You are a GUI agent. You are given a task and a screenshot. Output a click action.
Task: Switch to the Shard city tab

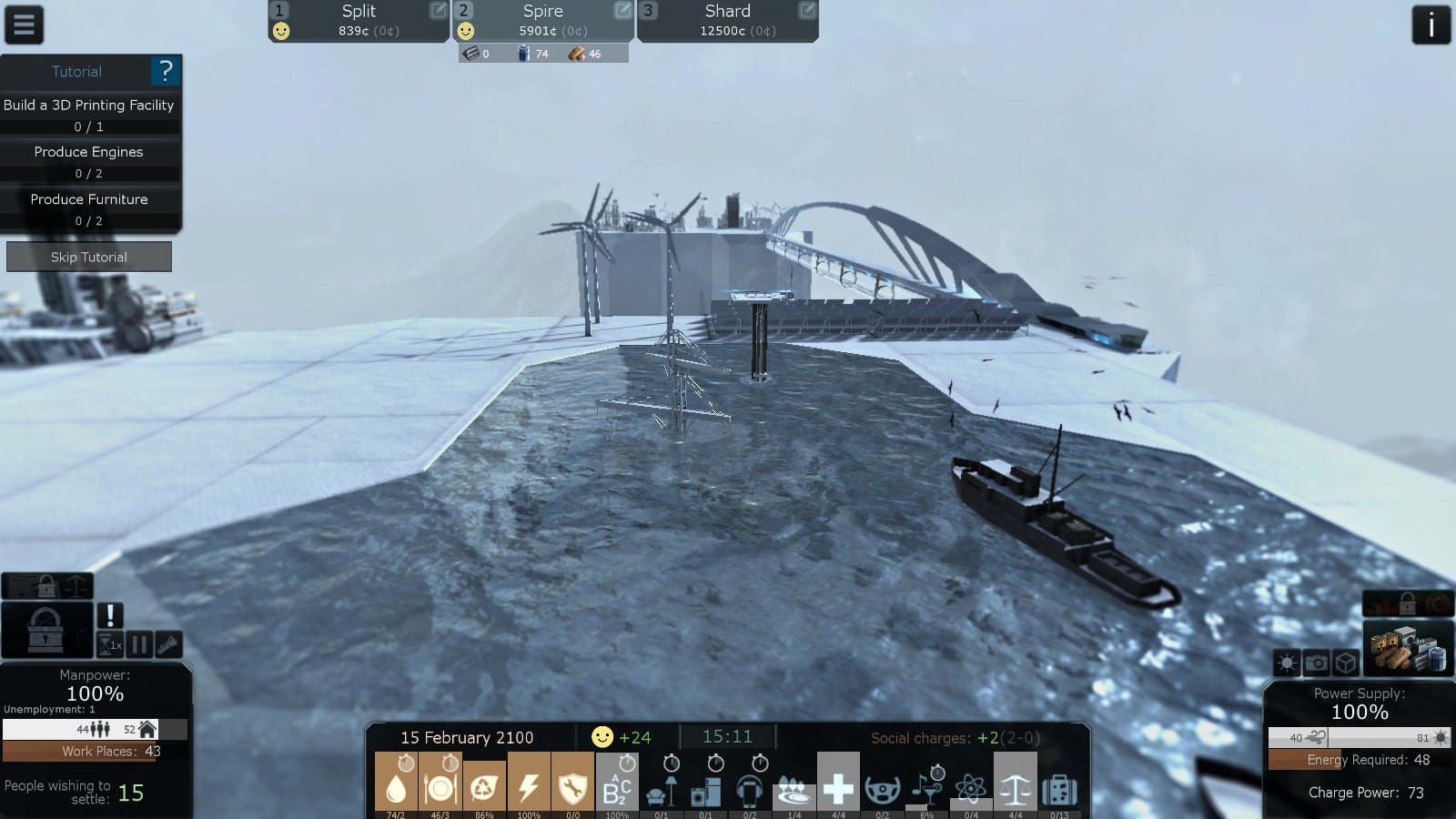tap(727, 20)
